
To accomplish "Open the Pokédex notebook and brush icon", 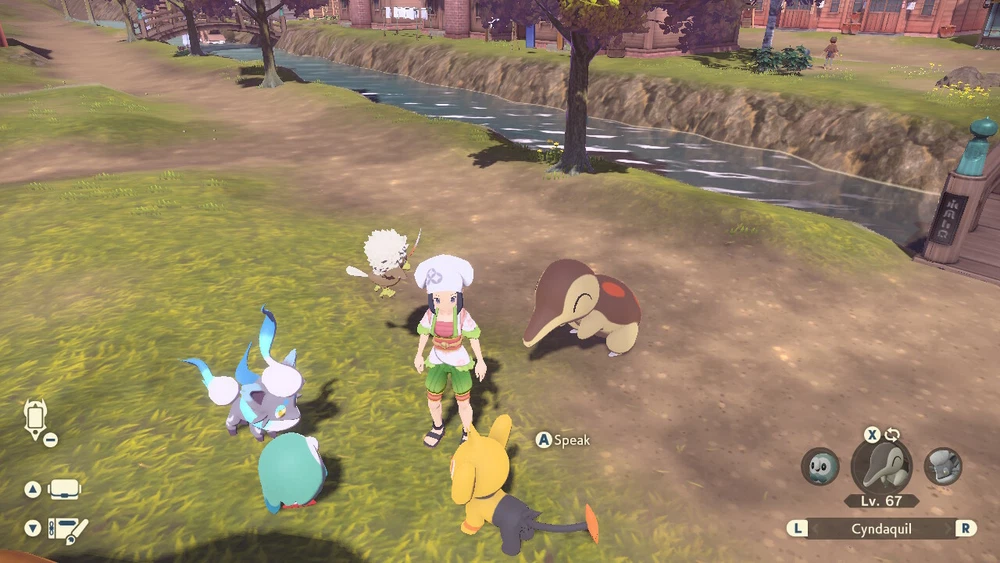I will tap(68, 528).
